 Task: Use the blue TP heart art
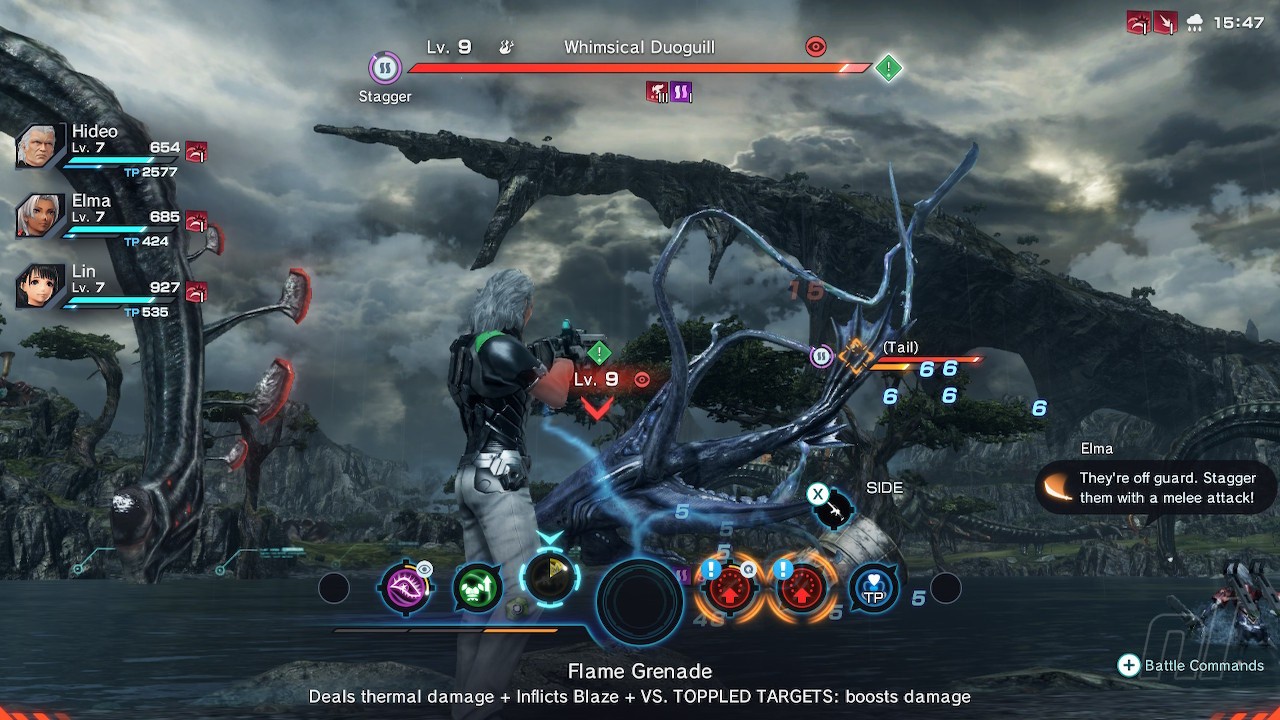click(873, 589)
